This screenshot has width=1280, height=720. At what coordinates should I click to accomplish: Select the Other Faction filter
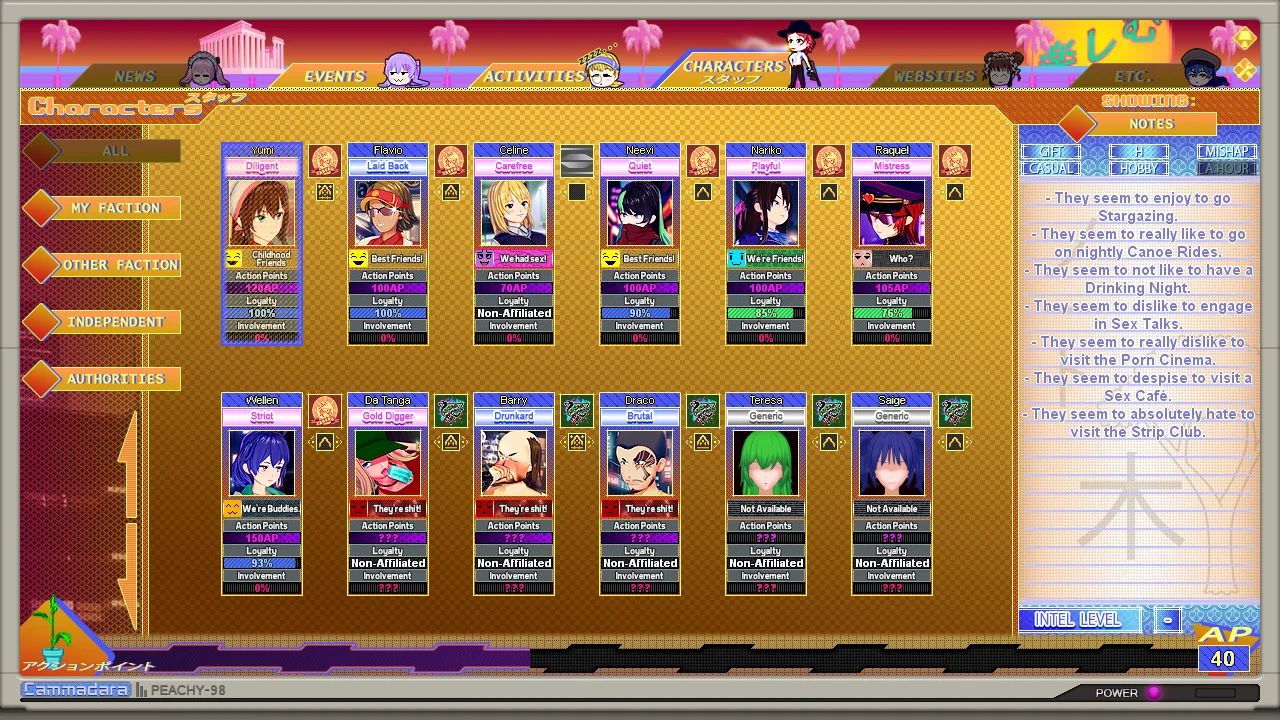click(120, 265)
